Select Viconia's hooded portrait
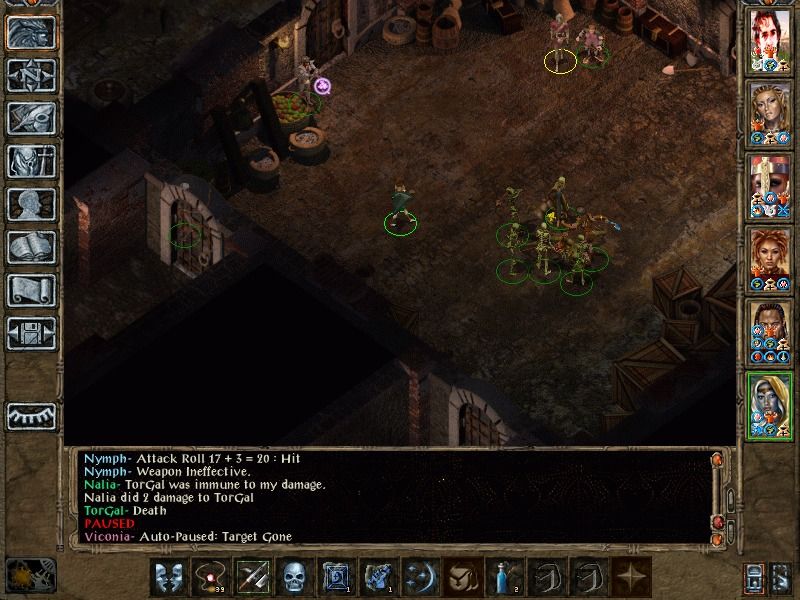800x600 pixels. (770, 404)
